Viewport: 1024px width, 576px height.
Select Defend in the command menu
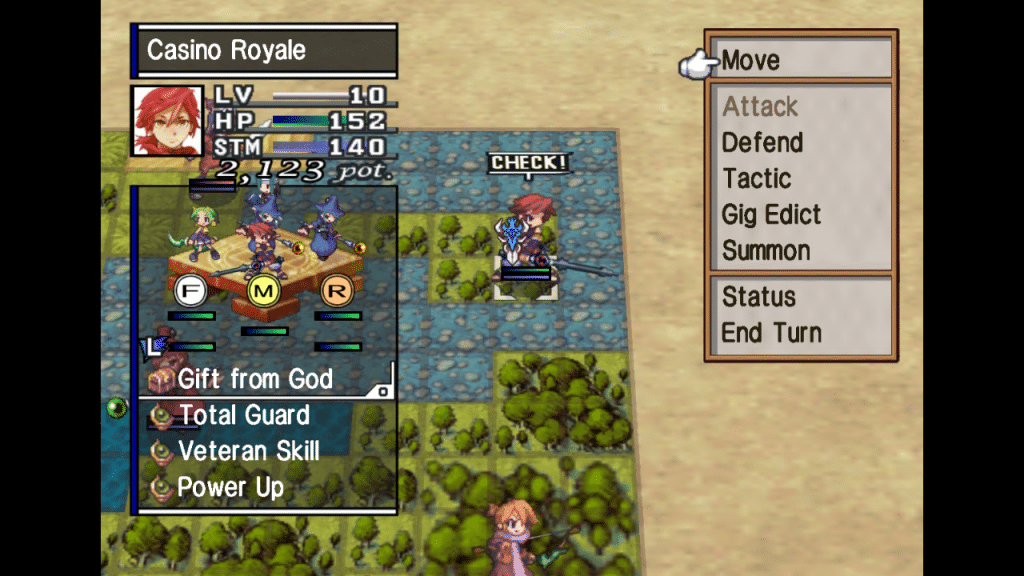[762, 142]
